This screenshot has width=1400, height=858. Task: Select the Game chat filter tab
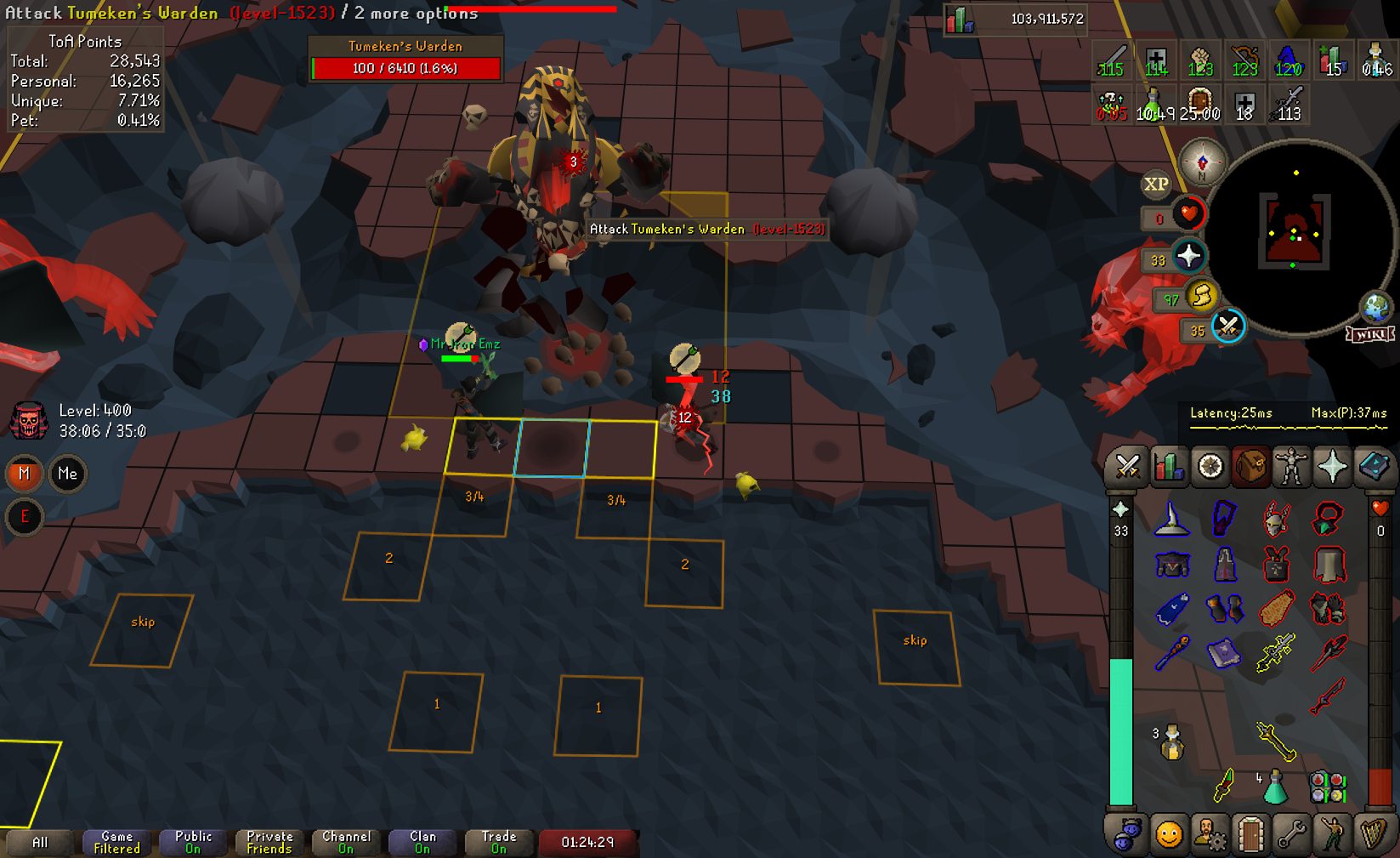(117, 843)
